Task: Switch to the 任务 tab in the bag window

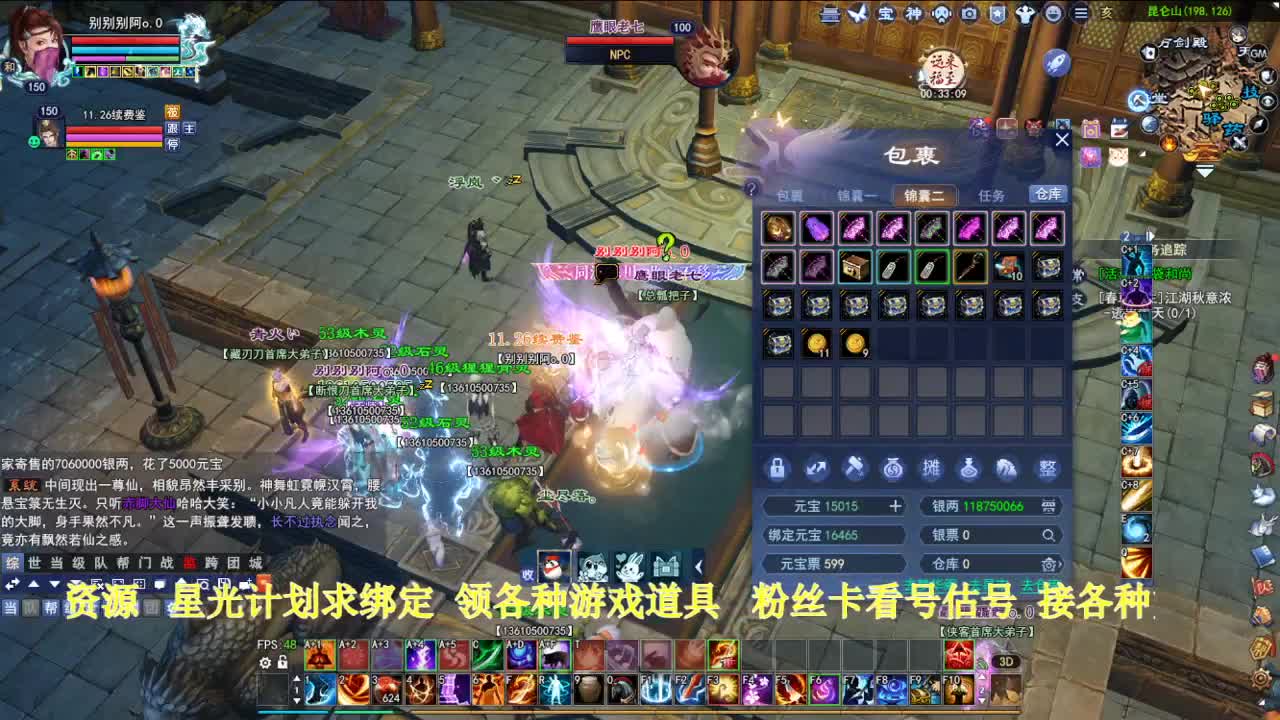Action: [992, 195]
